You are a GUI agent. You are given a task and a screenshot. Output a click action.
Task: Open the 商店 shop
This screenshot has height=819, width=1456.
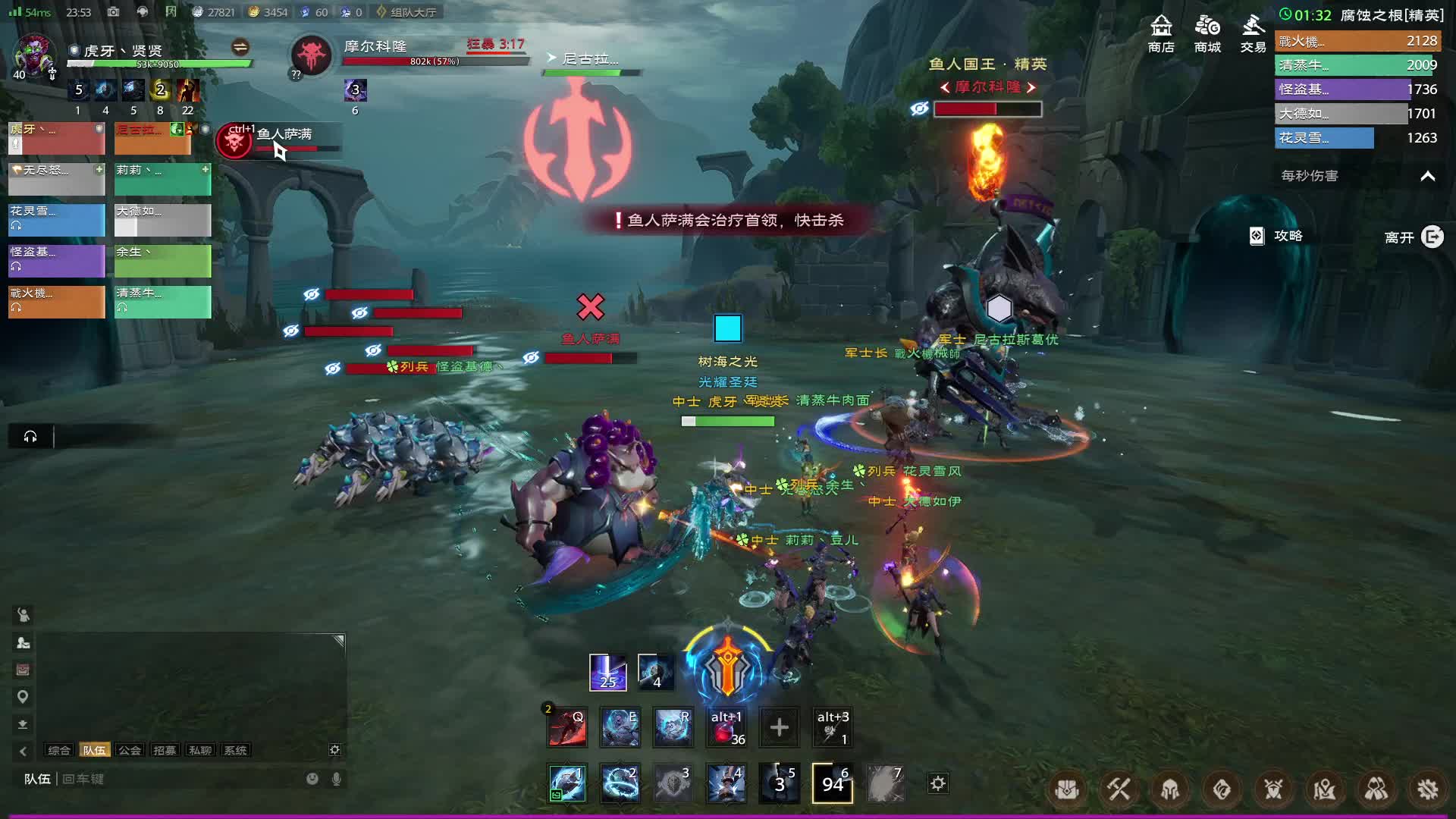tap(1161, 33)
